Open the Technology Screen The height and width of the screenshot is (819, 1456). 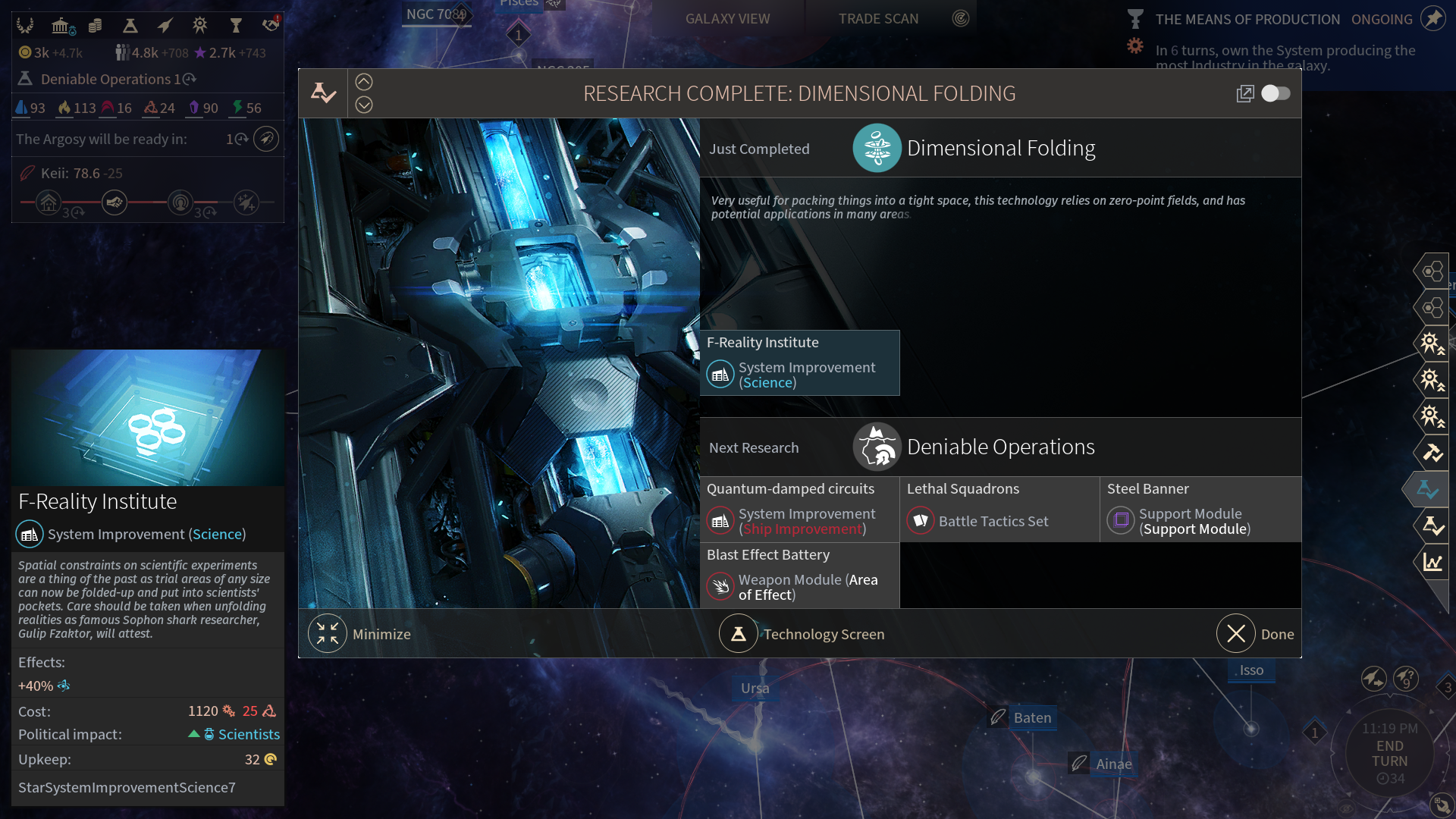[802, 634]
